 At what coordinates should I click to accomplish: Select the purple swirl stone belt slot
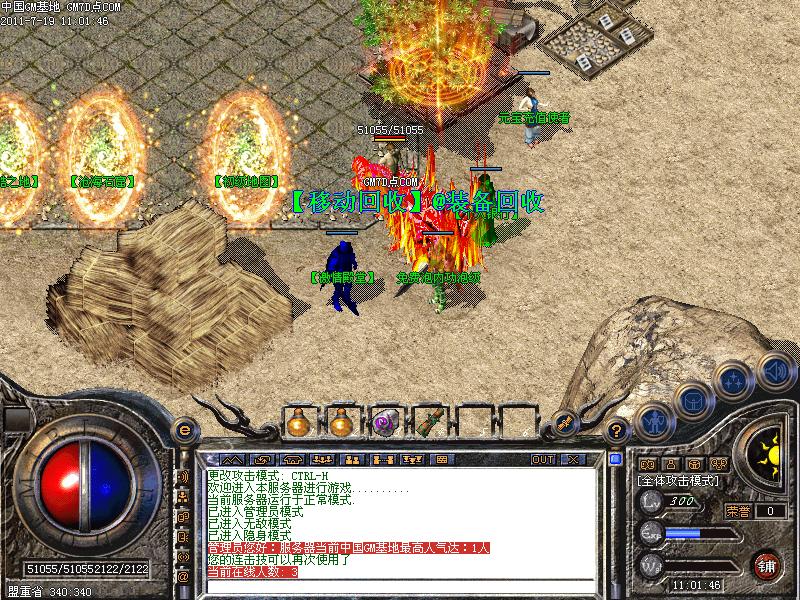tap(386, 423)
